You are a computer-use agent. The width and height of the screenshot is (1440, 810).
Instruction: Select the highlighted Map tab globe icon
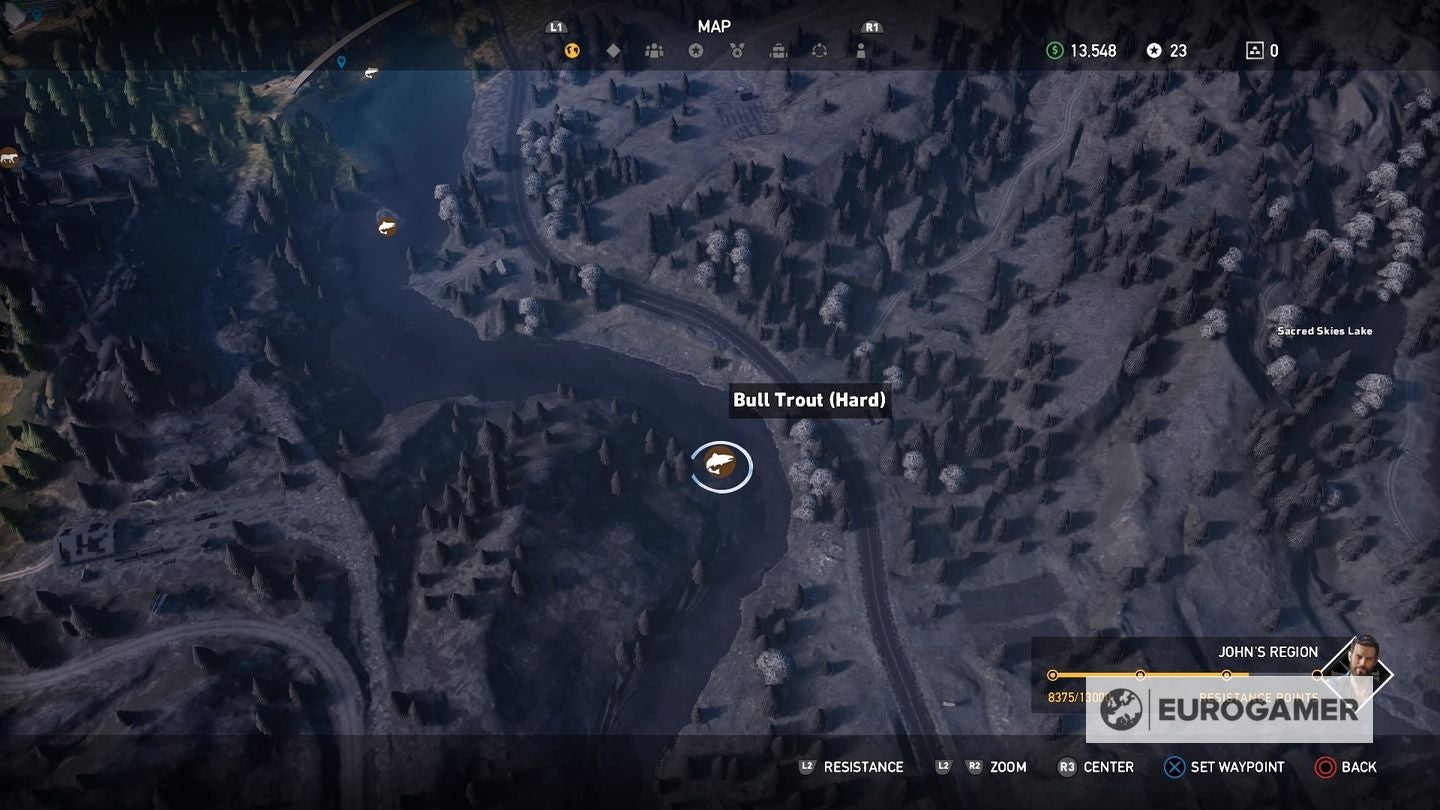tap(571, 50)
